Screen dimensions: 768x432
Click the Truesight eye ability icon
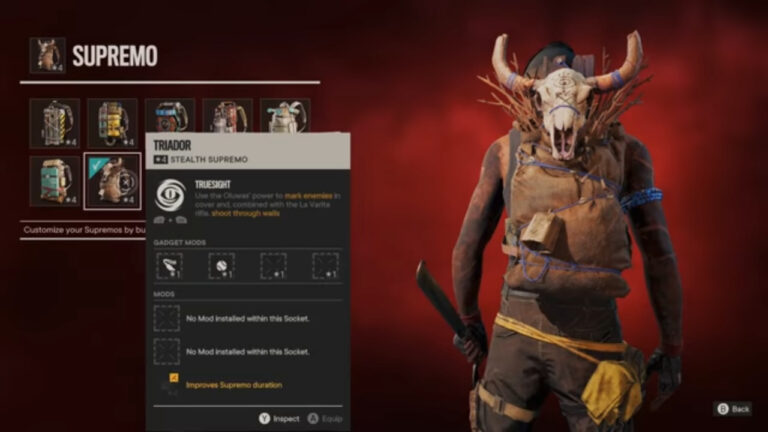coord(171,194)
